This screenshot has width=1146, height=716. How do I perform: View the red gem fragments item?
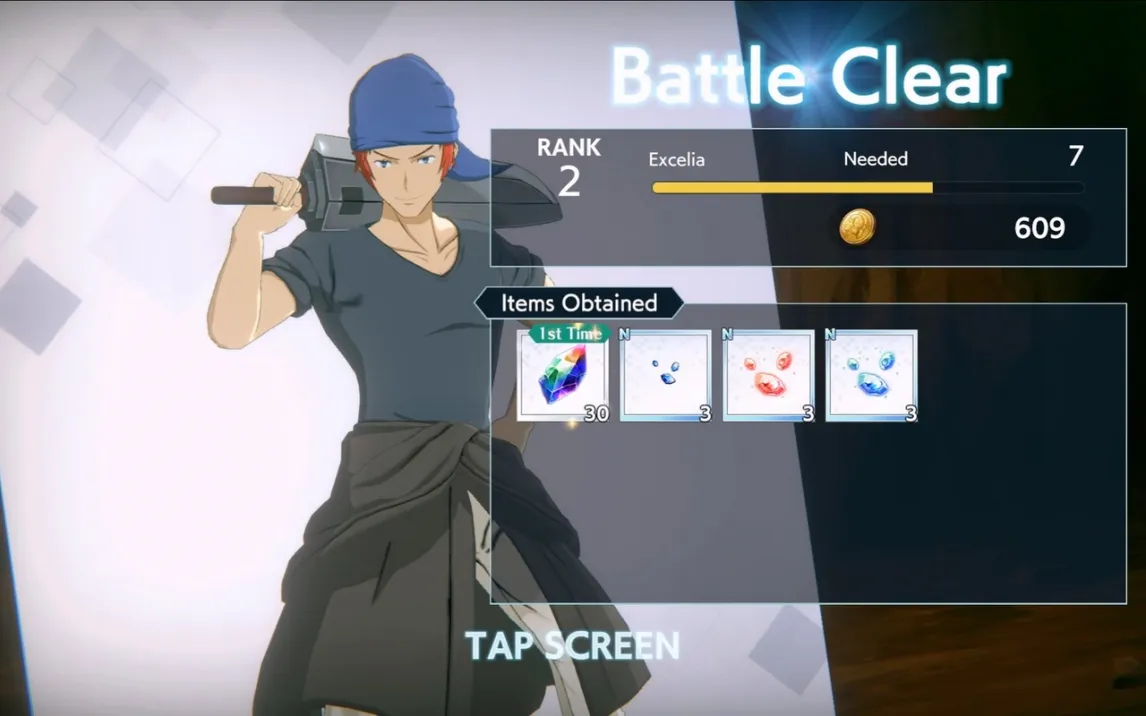(x=769, y=376)
